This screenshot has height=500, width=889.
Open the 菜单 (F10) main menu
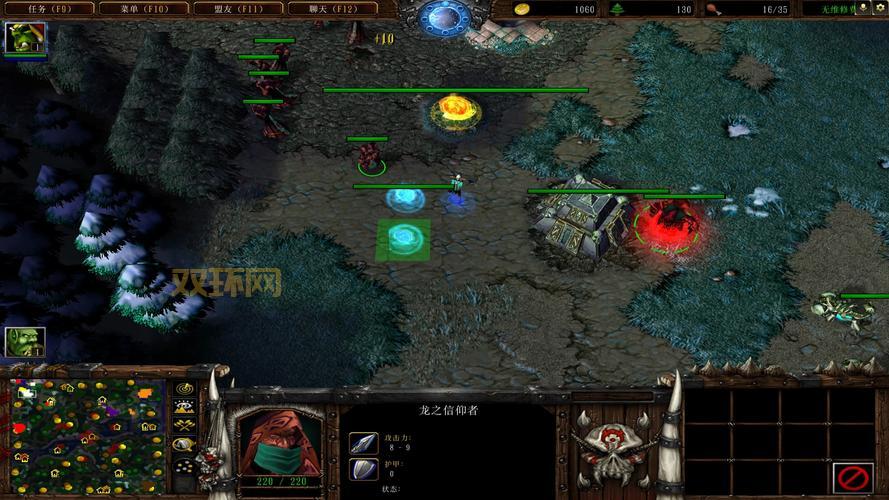pyautogui.click(x=145, y=9)
